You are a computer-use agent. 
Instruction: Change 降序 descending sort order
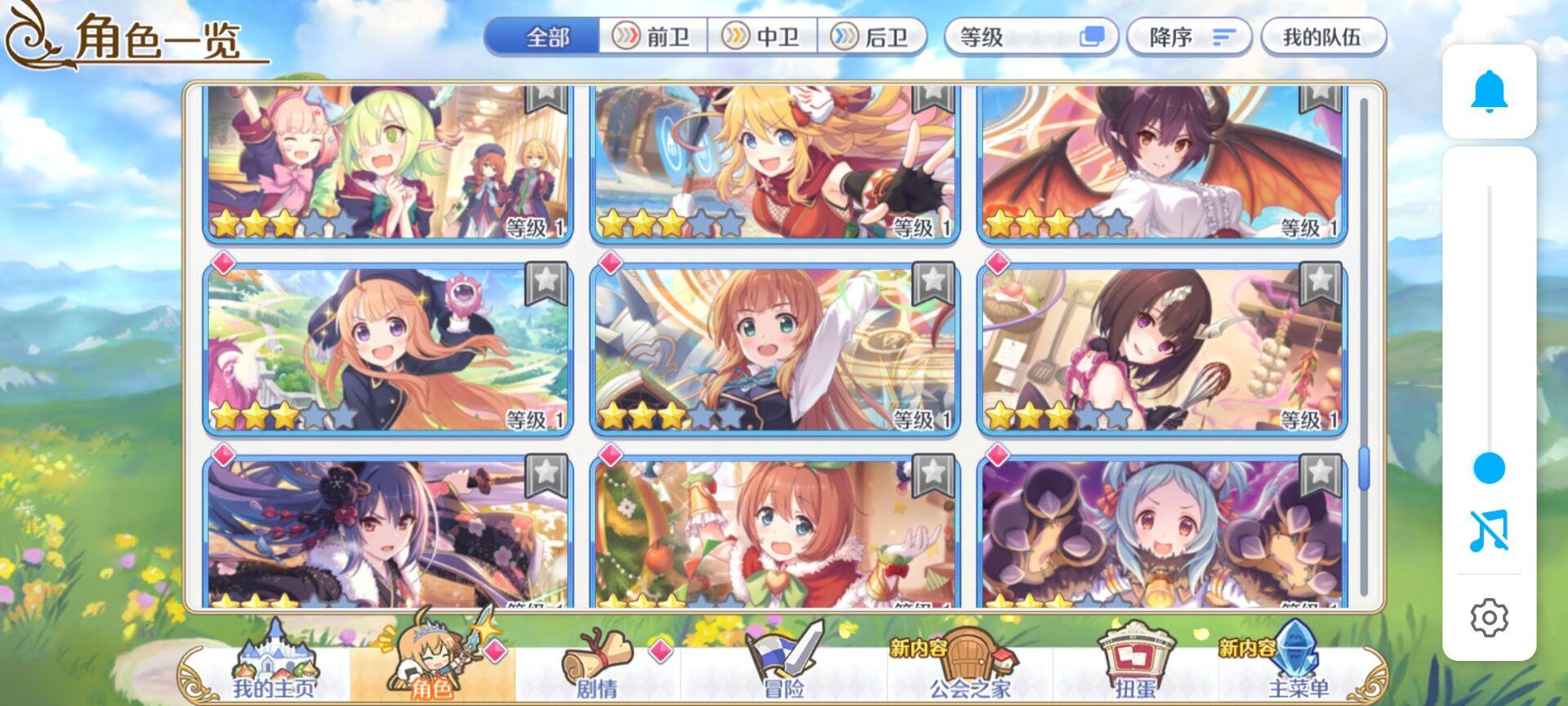click(x=1189, y=37)
